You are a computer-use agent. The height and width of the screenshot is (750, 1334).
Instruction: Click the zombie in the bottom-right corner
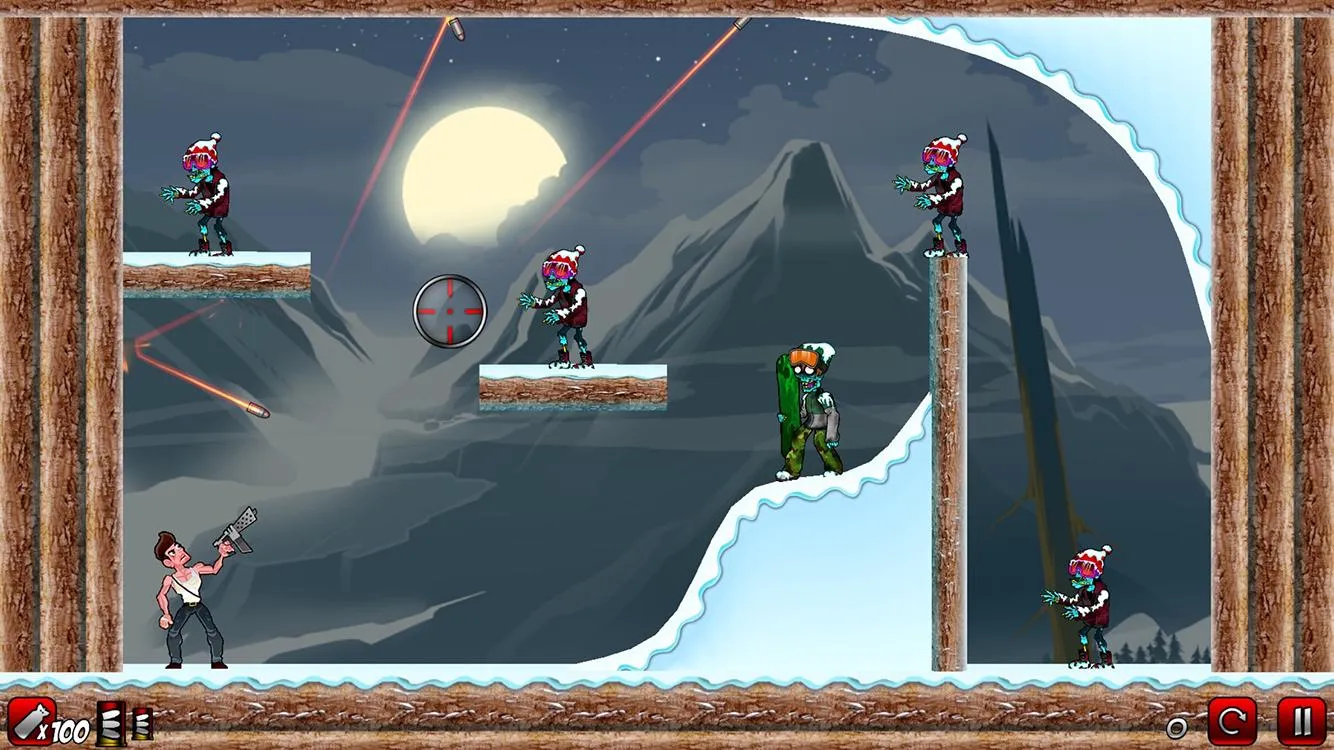(1090, 605)
